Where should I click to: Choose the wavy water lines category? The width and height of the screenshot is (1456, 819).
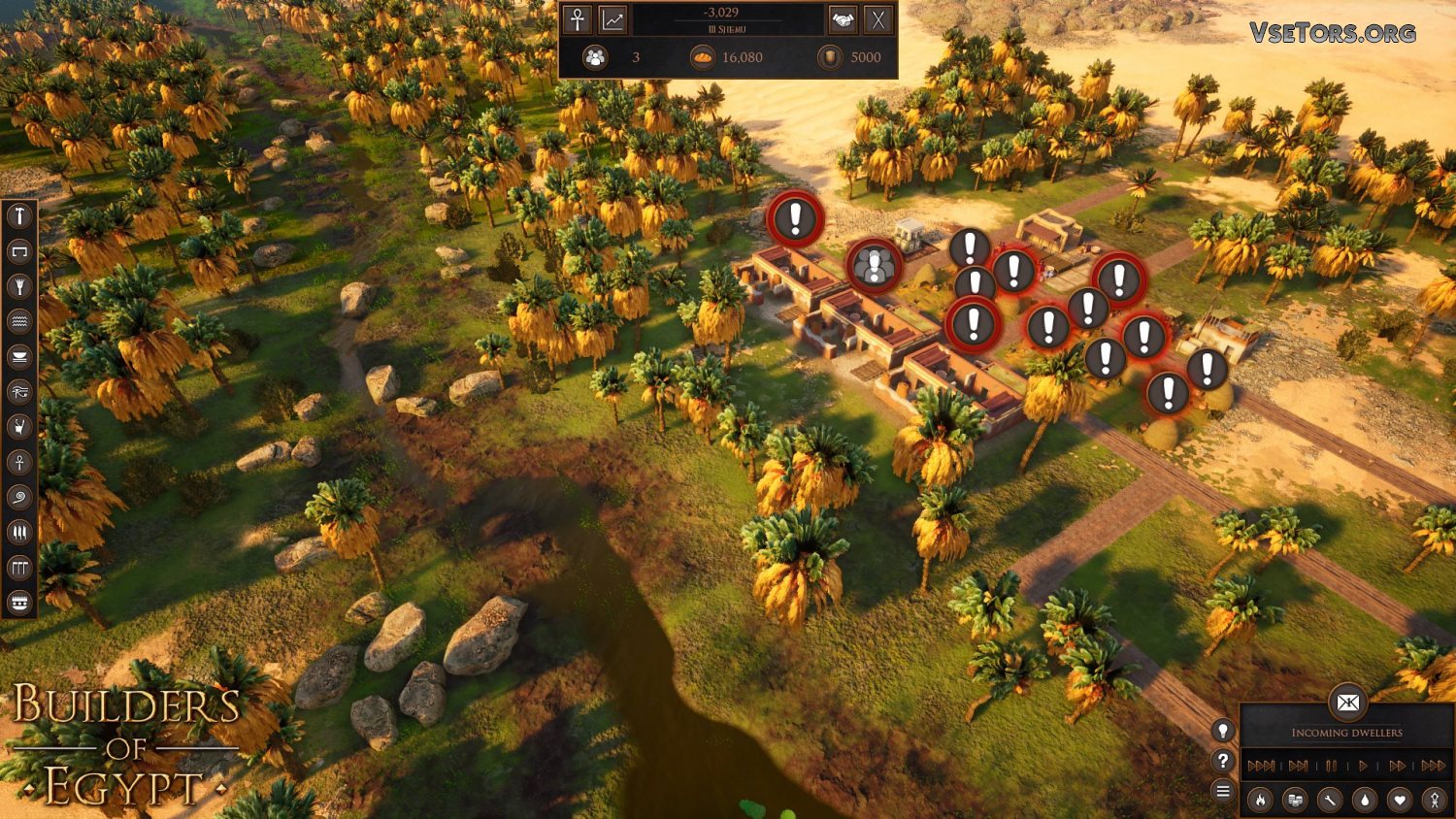tap(19, 321)
